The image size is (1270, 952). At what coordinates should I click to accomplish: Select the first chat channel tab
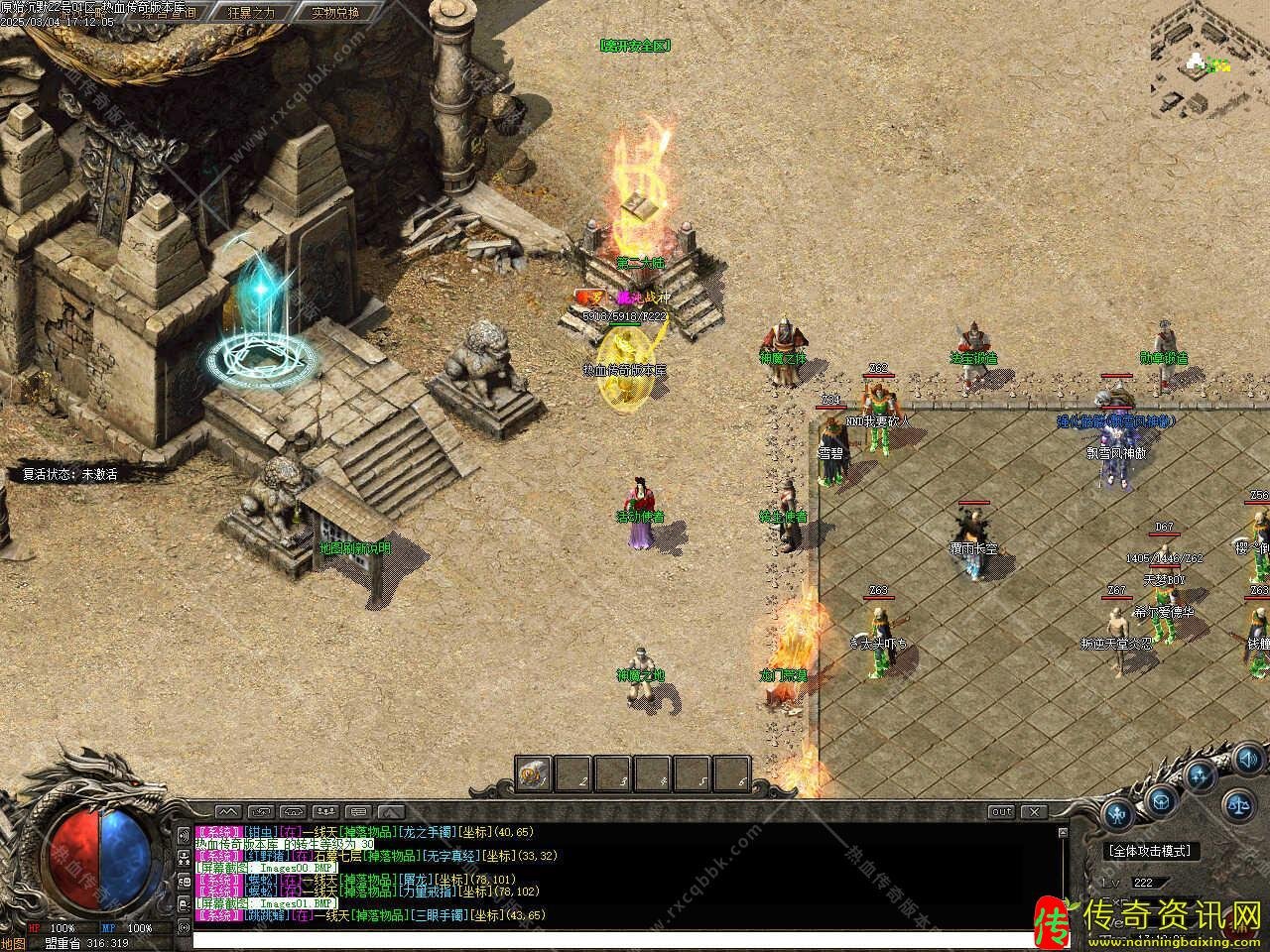click(227, 812)
